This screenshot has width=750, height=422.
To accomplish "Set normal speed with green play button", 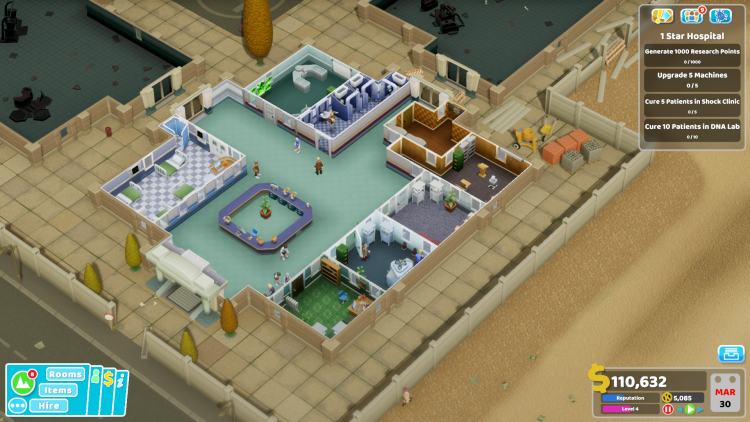I will [x=690, y=409].
